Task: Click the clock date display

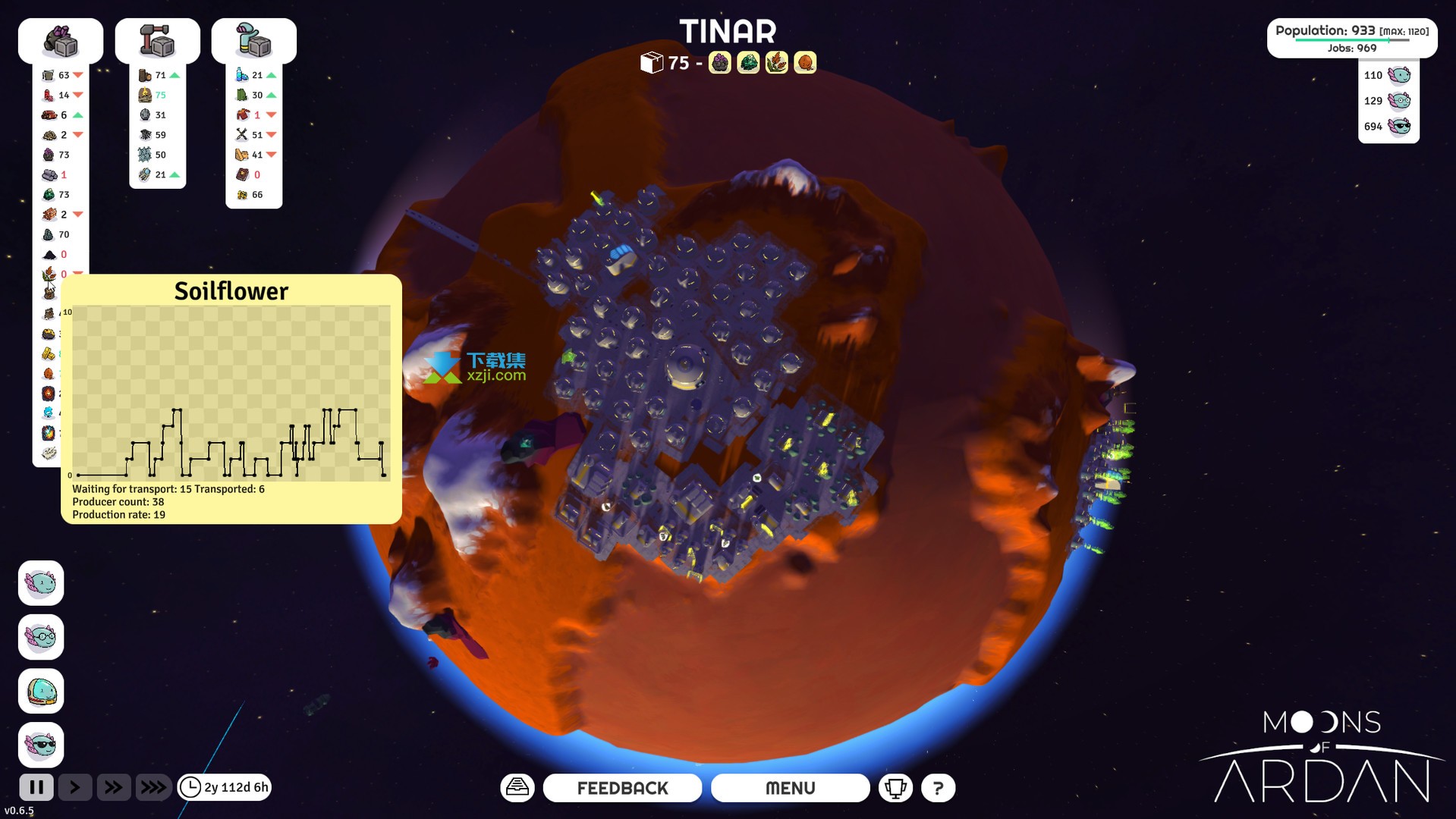Action: (x=225, y=787)
